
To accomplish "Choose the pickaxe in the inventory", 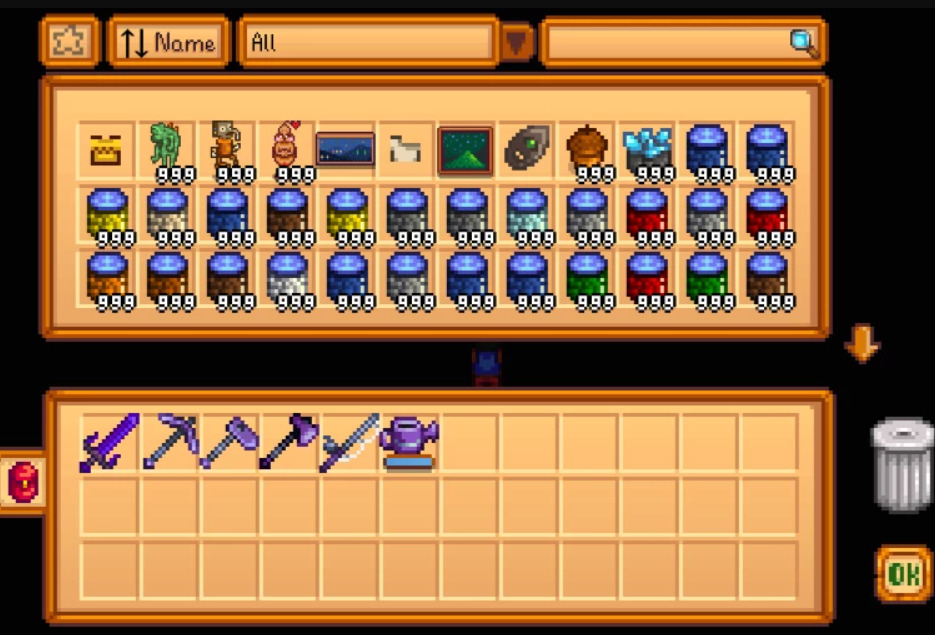I will tap(169, 442).
